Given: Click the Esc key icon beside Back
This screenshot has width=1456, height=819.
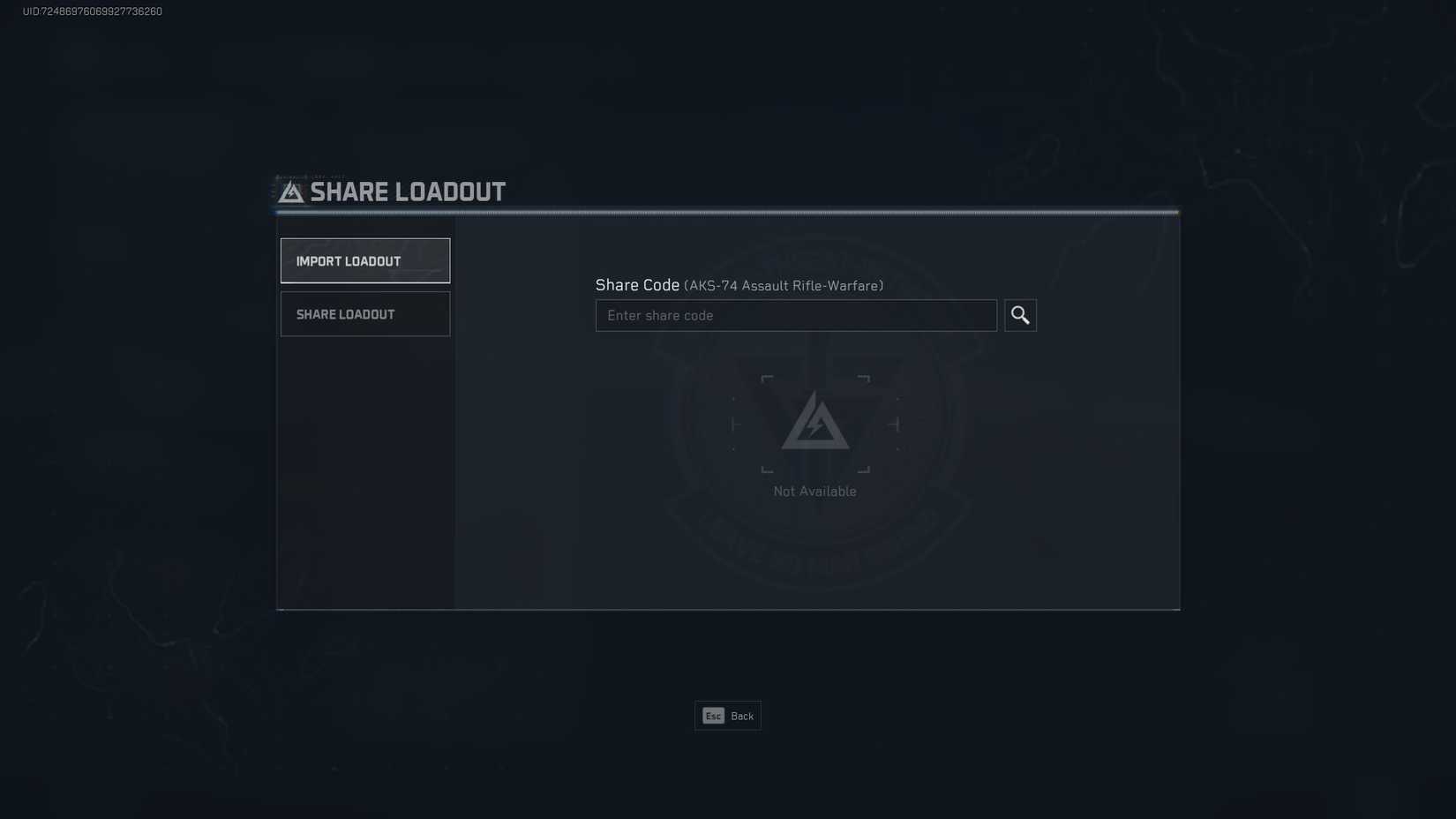Looking at the screenshot, I should pos(713,716).
